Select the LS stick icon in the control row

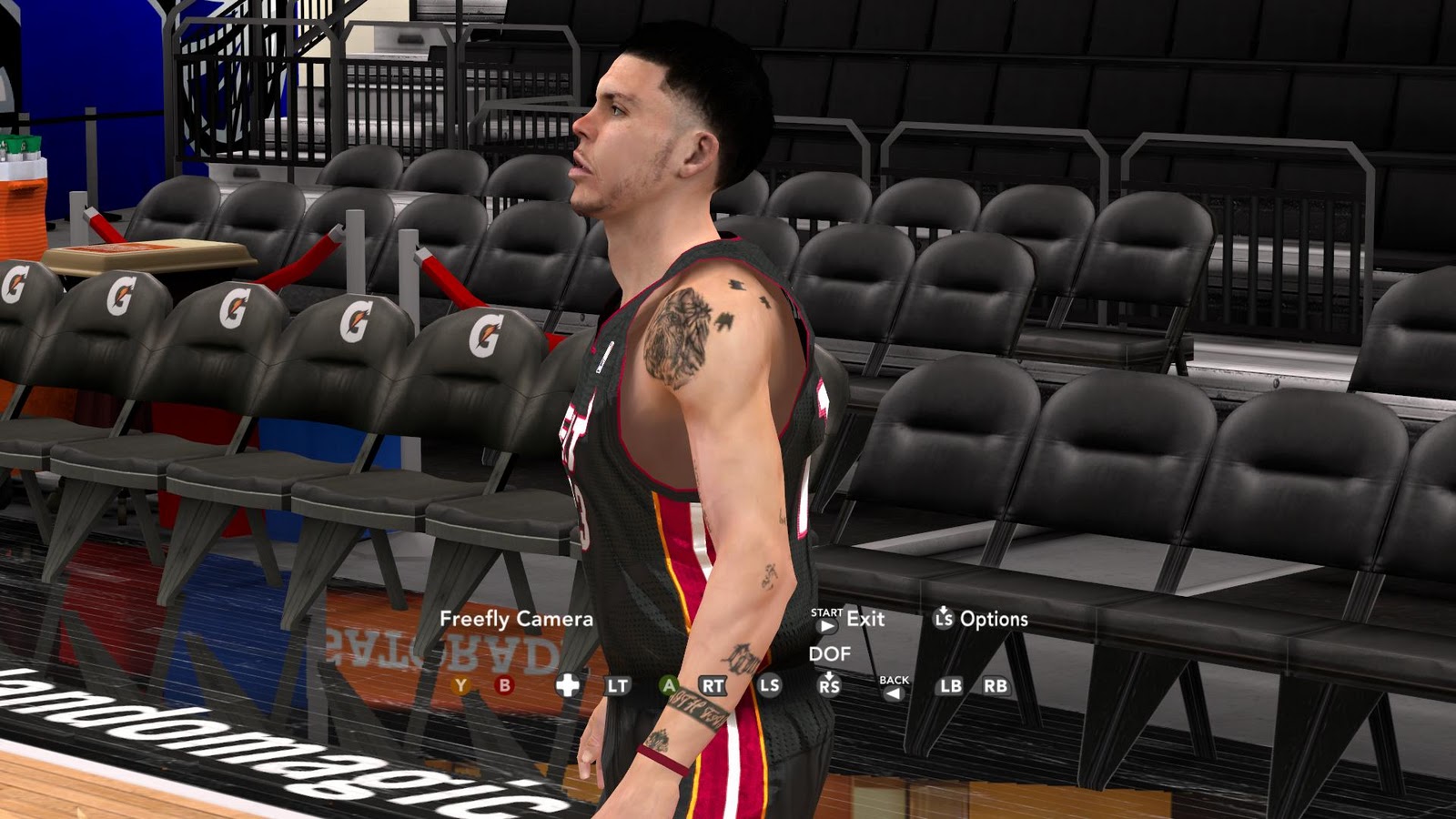coord(769,684)
